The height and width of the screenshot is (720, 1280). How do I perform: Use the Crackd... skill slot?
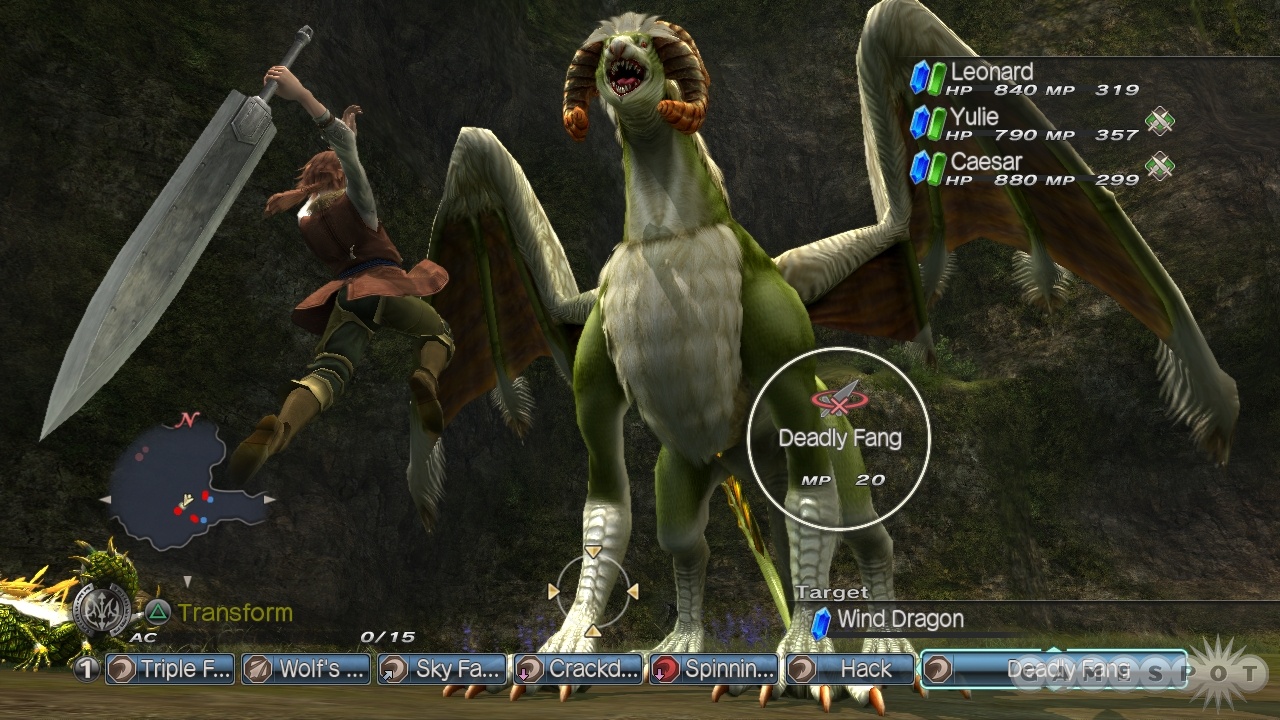(578, 669)
